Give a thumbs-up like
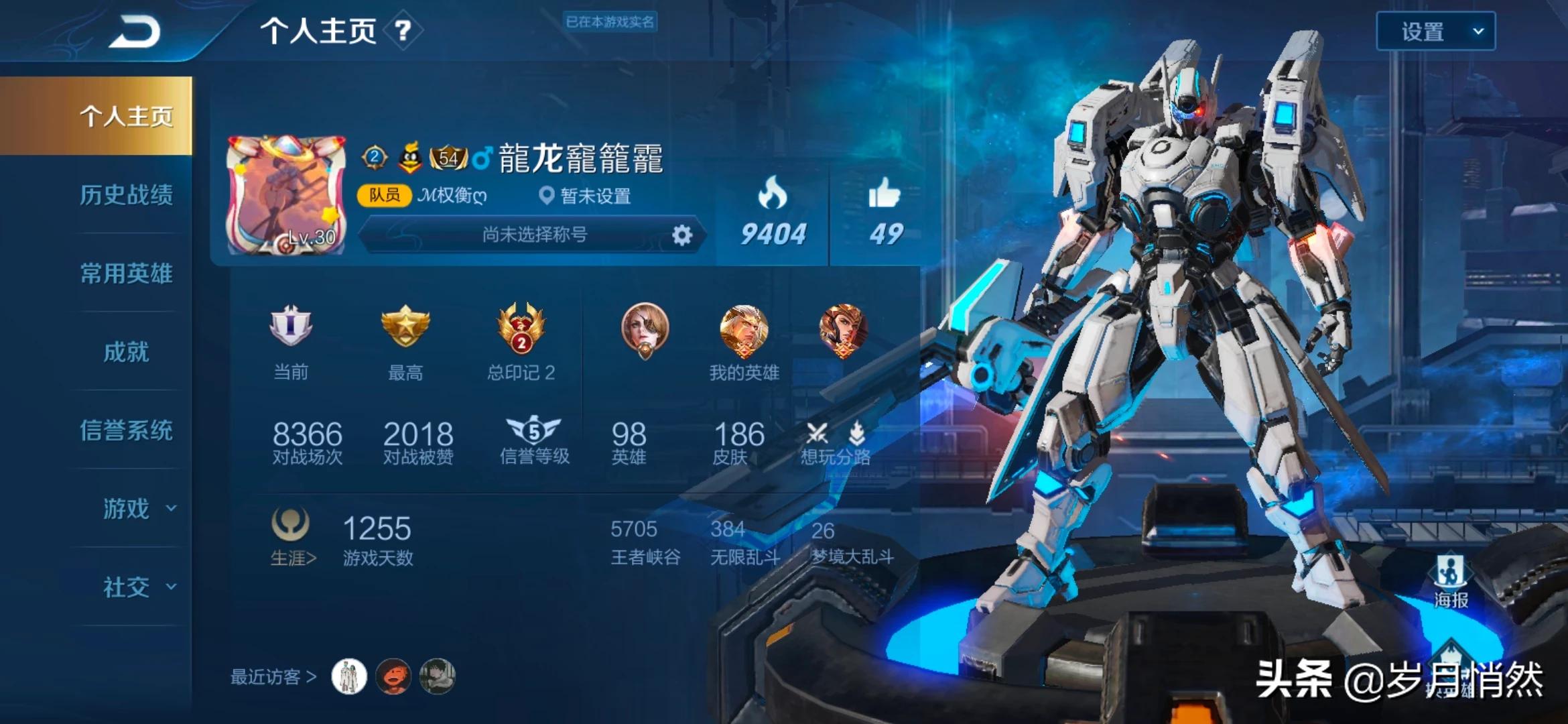The width and height of the screenshot is (1568, 724). [885, 194]
